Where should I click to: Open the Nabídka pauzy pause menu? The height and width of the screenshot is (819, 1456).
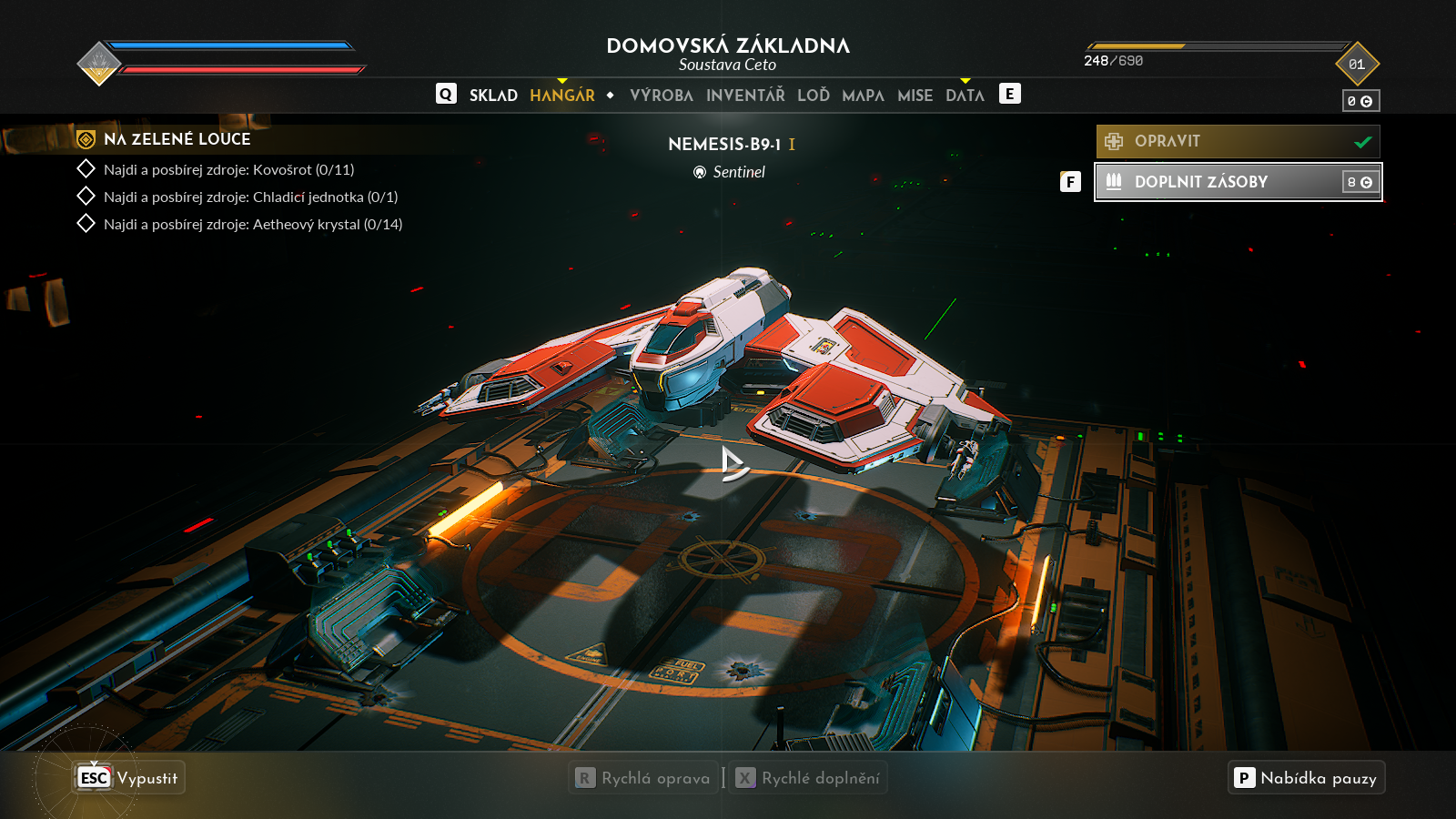(x=1306, y=778)
